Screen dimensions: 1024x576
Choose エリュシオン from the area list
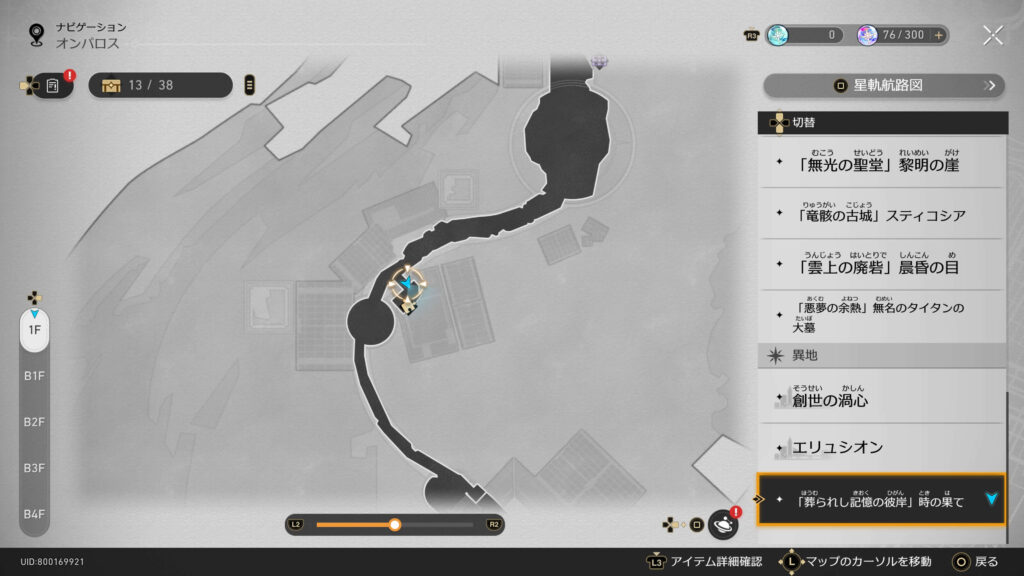pyautogui.click(x=880, y=447)
